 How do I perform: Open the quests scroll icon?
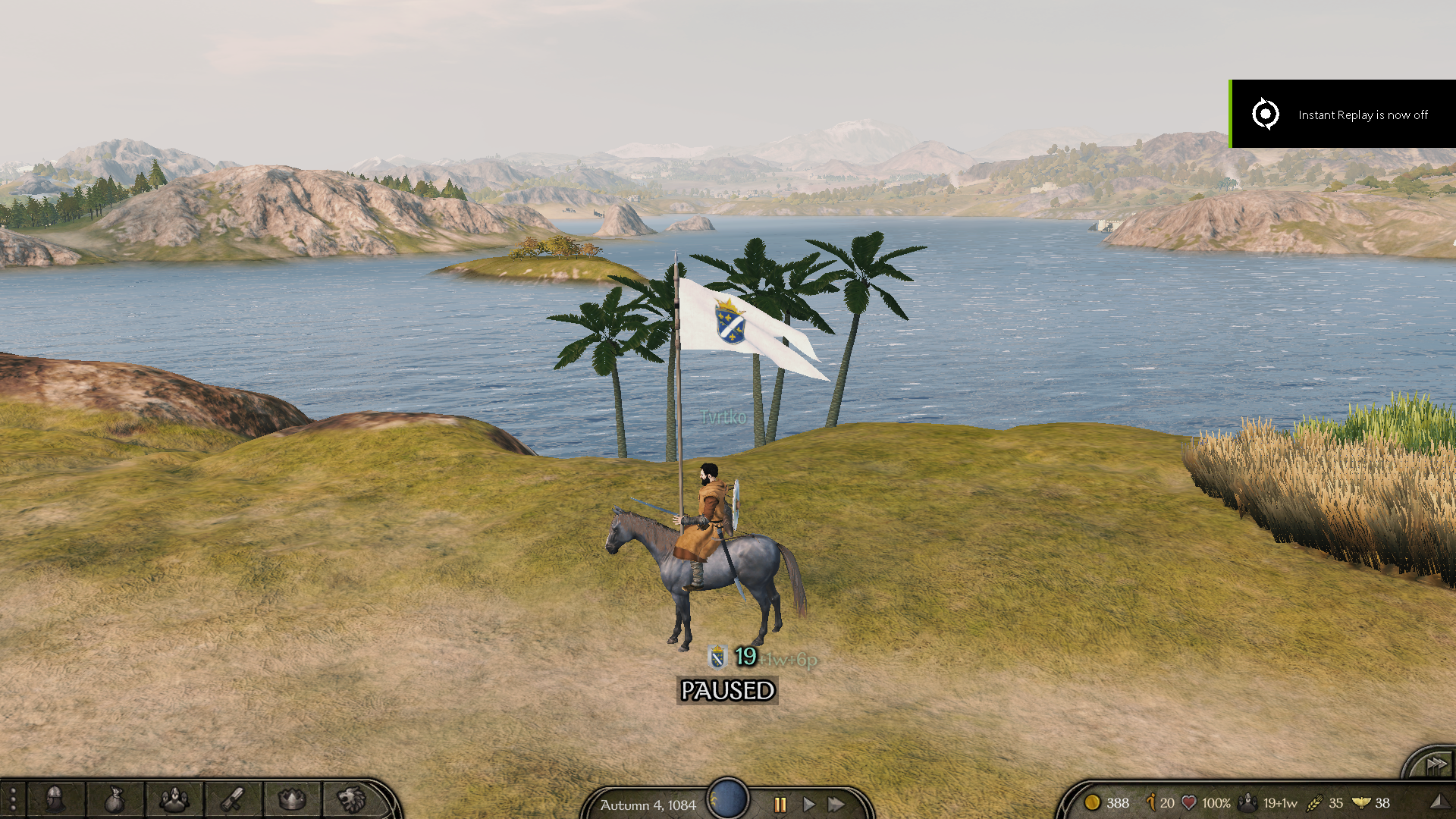[x=233, y=799]
